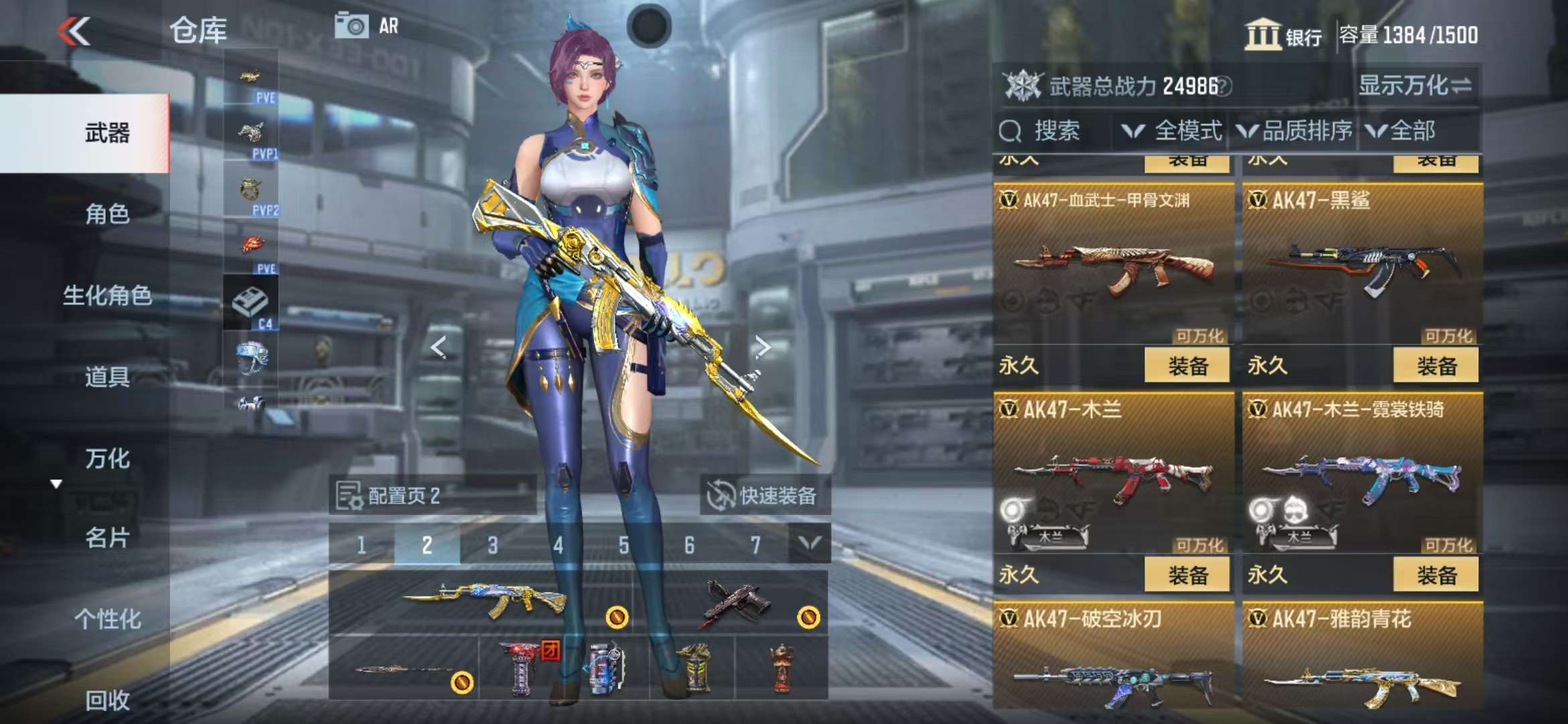This screenshot has height=724, width=1568.
Task: Go back with the double-arrow button
Action: coord(74,31)
